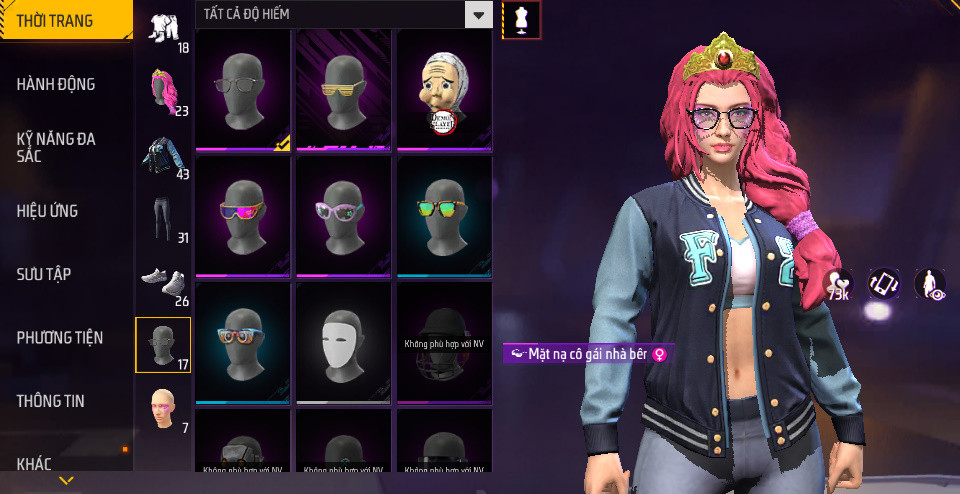
Task: Select the pink heart-frame glasses
Action: (343, 213)
